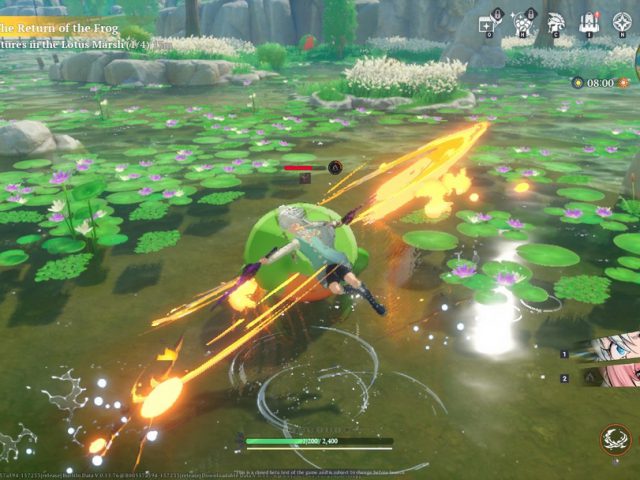The image size is (640, 480).
Task: Activate the round swirling-wings skill button
Action: click(x=616, y=439)
